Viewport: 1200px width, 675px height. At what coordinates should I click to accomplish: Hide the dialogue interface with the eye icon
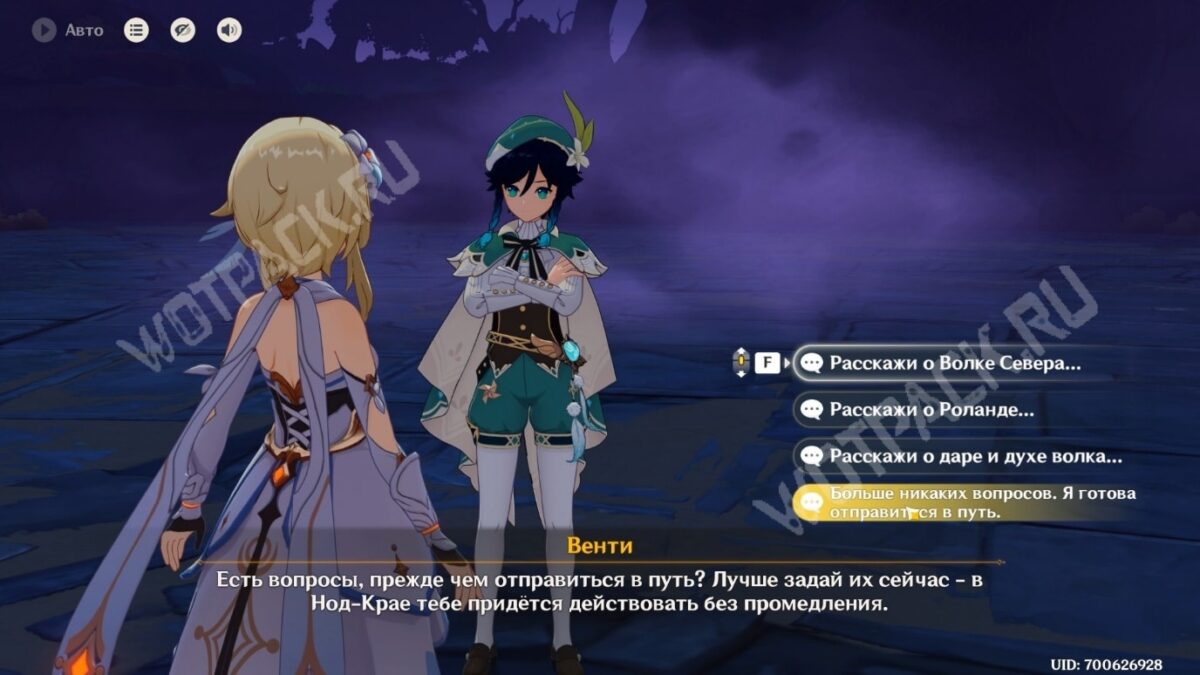[182, 30]
